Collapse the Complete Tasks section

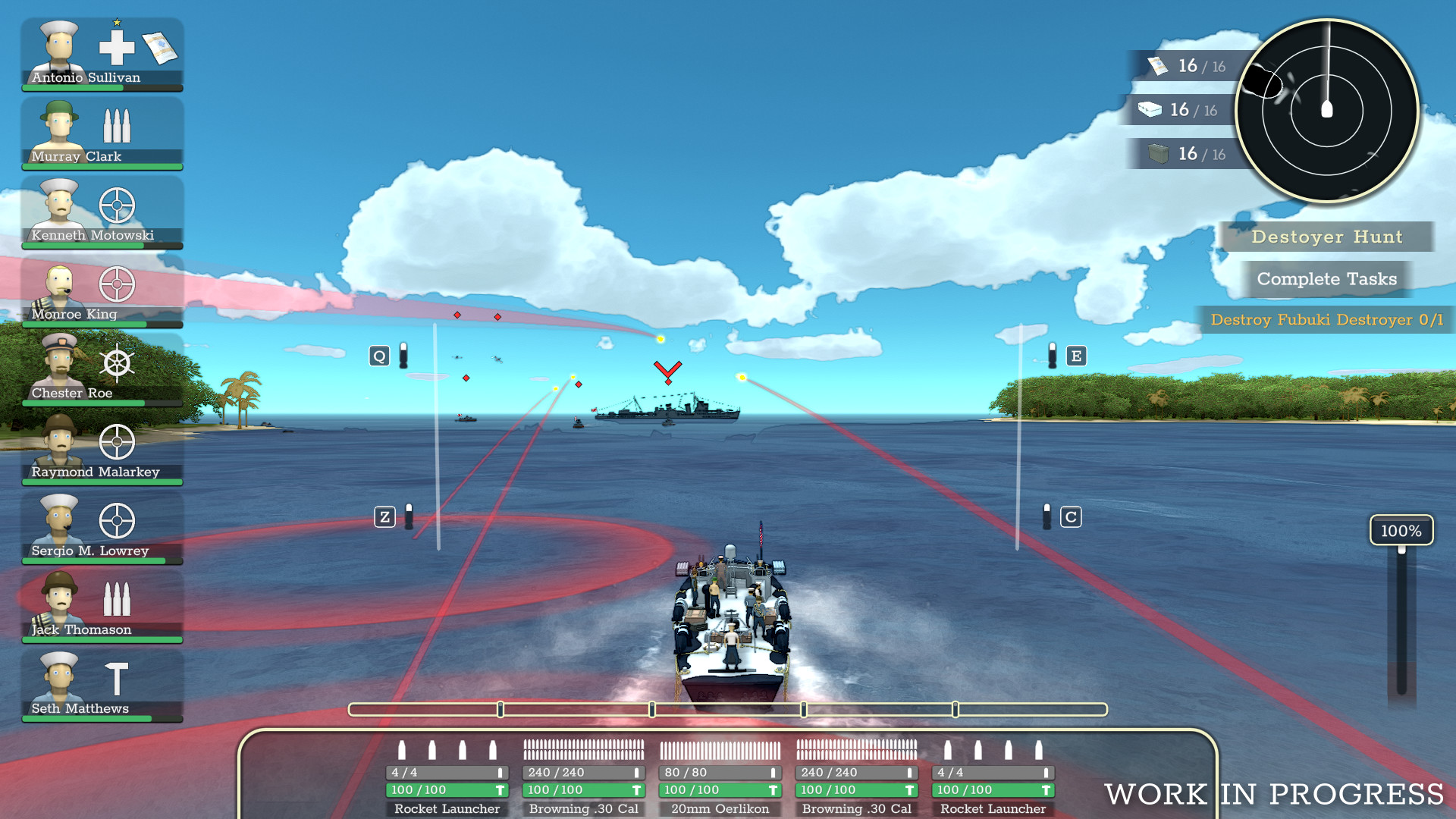click(x=1326, y=278)
